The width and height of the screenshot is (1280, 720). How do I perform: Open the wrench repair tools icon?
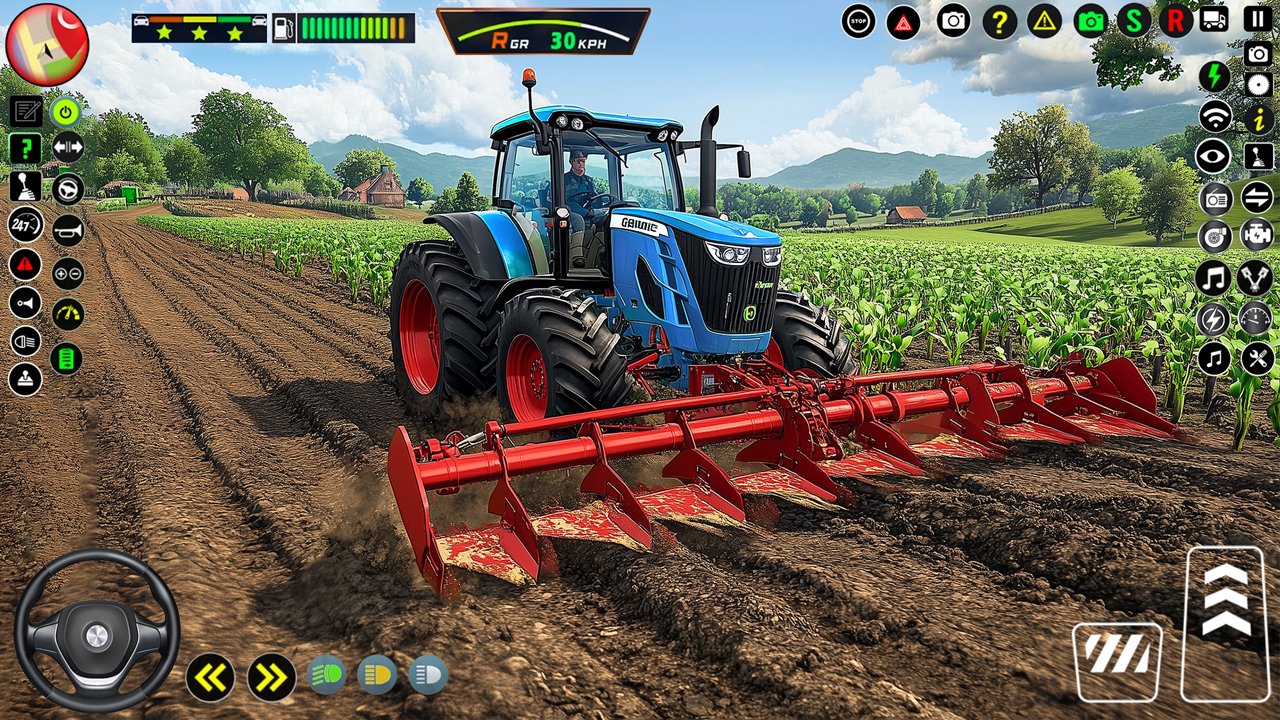1256,356
